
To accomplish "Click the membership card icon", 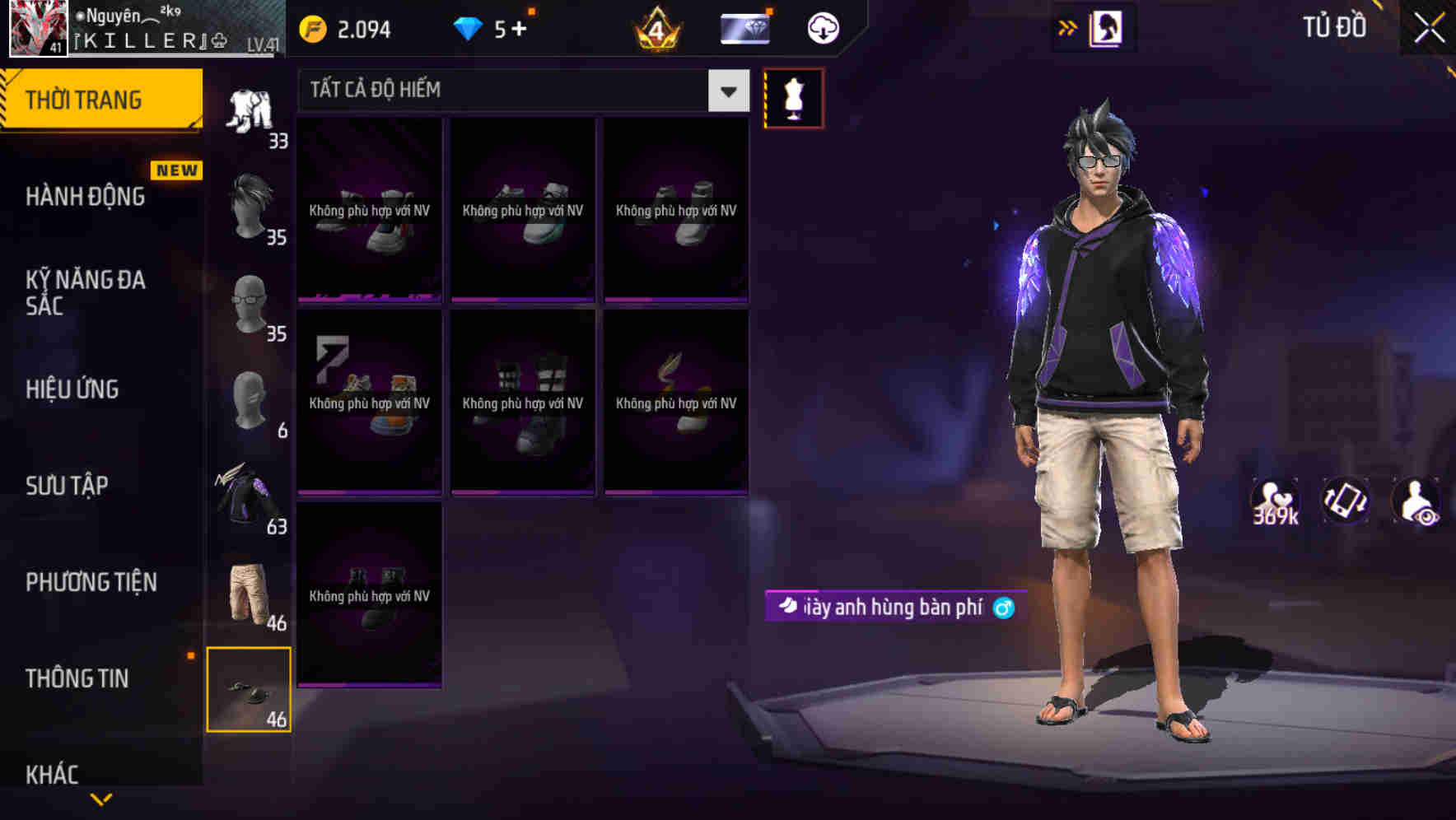I will 744,26.
